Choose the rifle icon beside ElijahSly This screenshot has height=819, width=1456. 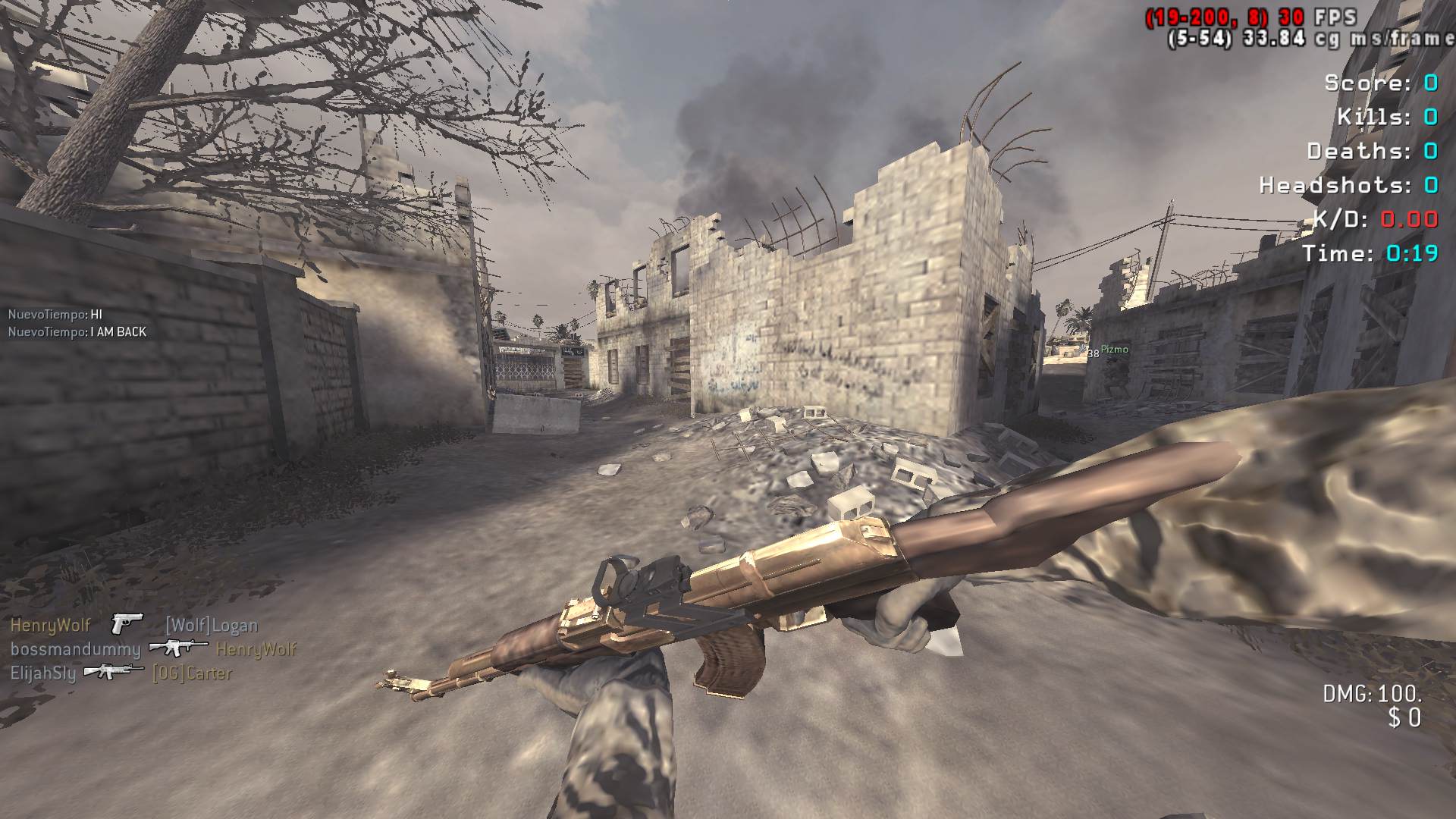tap(114, 671)
